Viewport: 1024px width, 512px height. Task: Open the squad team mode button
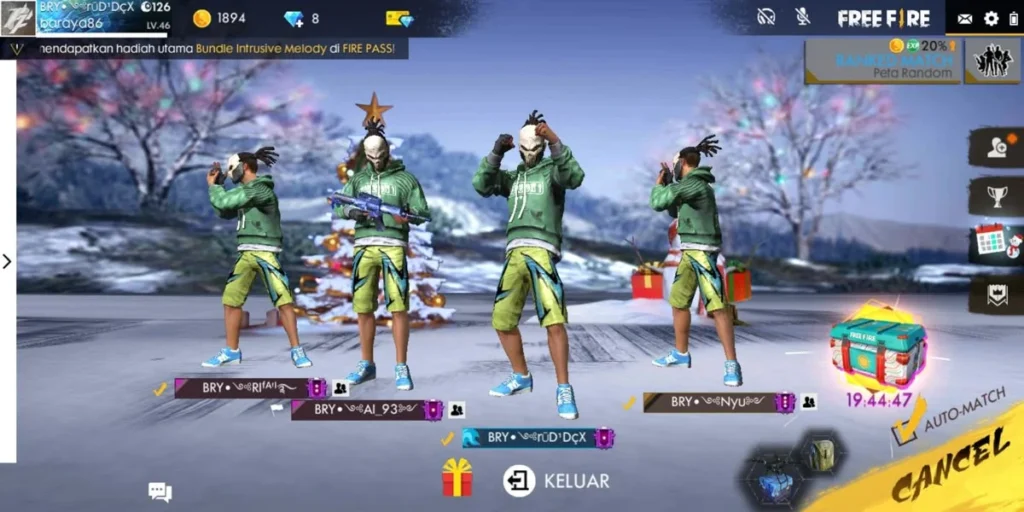(x=993, y=62)
